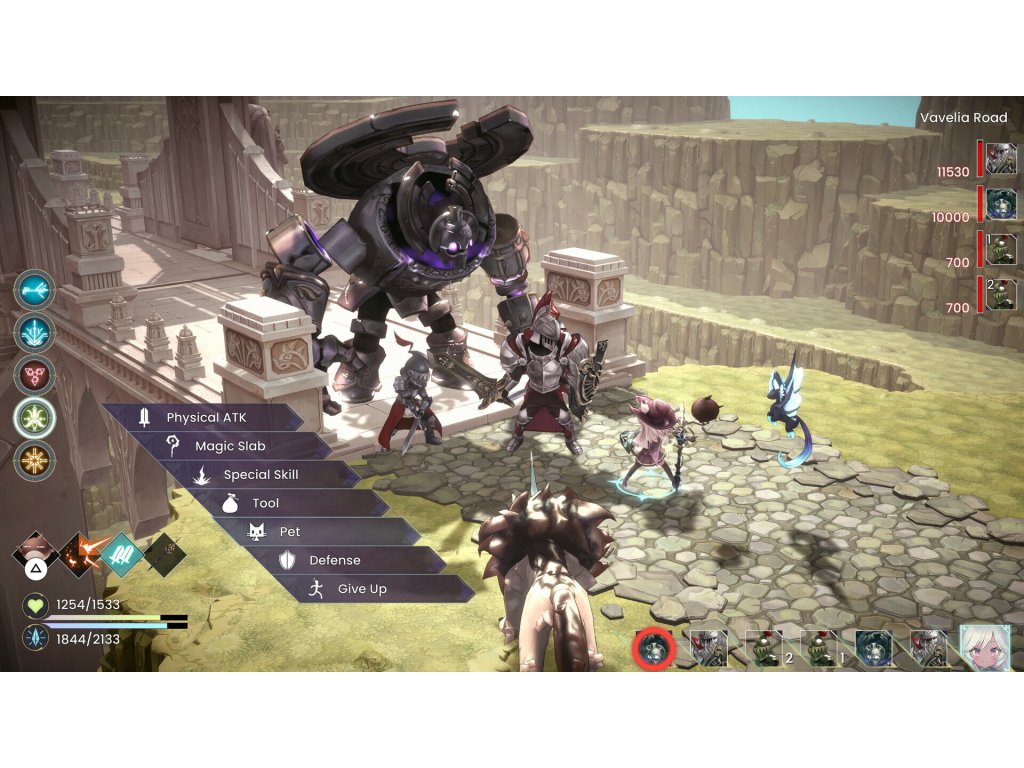Activate the orange sunburst element orb

pos(35,461)
